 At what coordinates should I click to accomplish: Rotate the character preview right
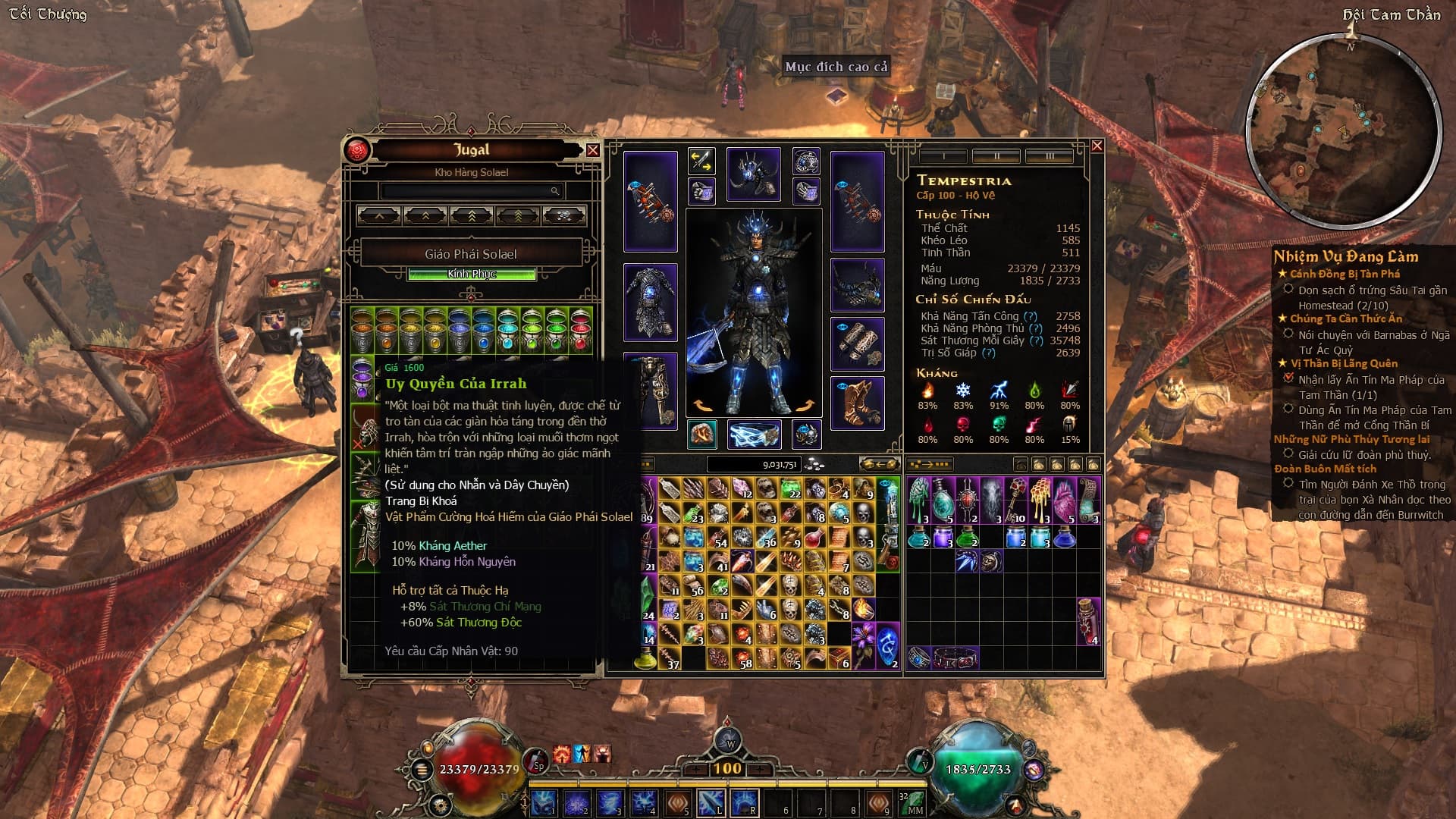(805, 406)
